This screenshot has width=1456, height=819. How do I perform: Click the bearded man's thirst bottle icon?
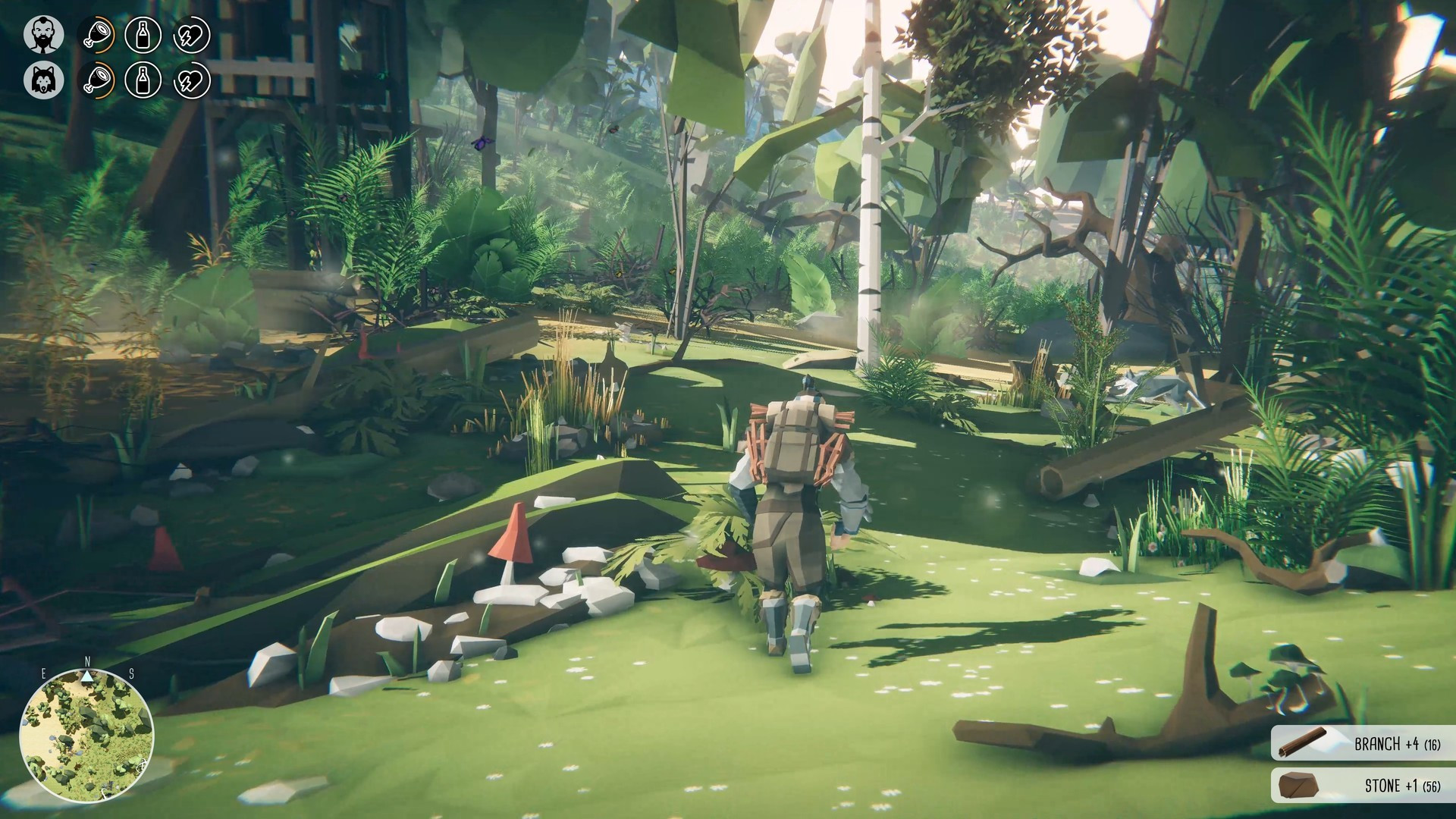[x=143, y=35]
